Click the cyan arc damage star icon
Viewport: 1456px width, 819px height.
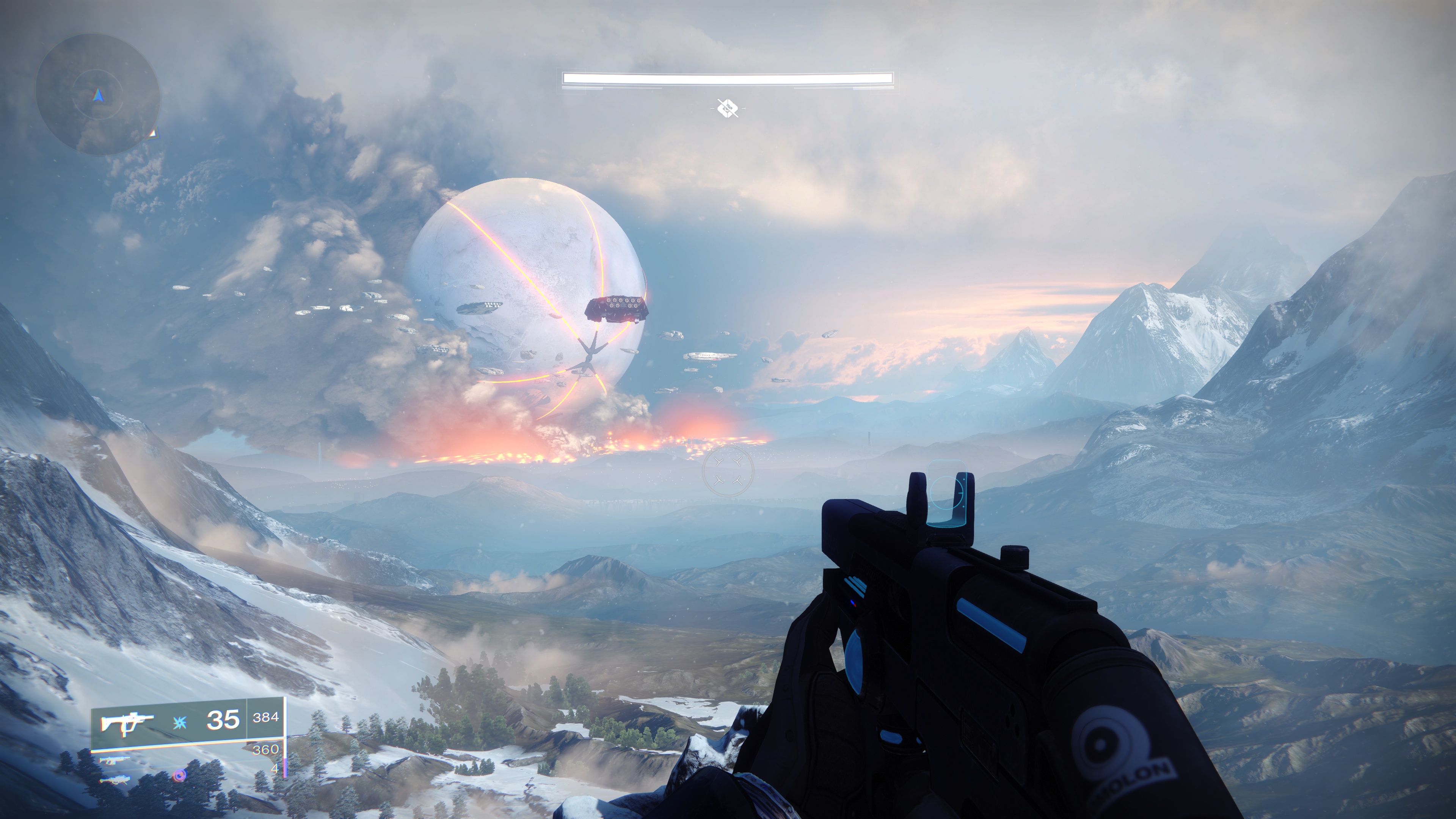pos(181,722)
